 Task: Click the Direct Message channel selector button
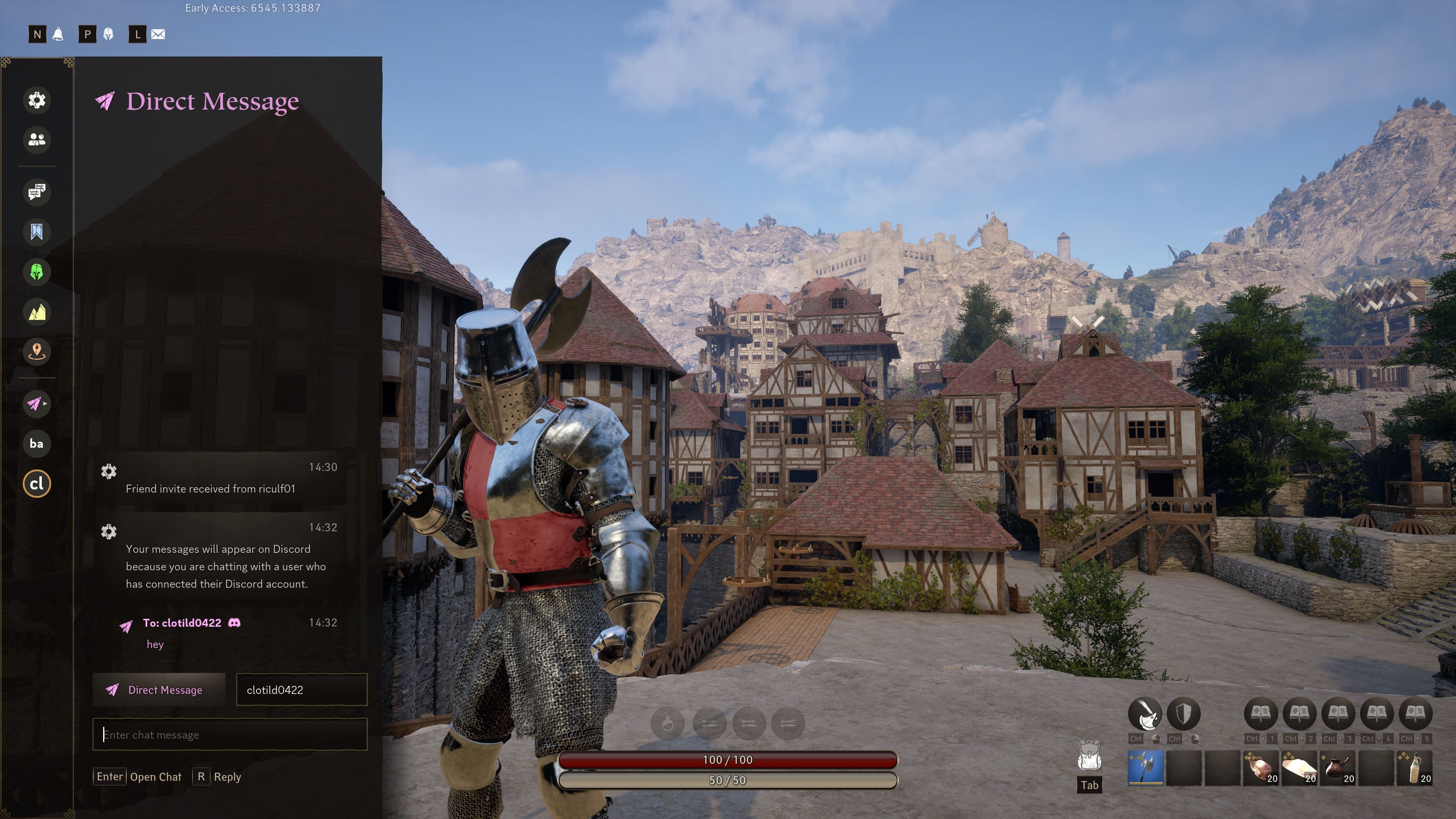coord(159,690)
